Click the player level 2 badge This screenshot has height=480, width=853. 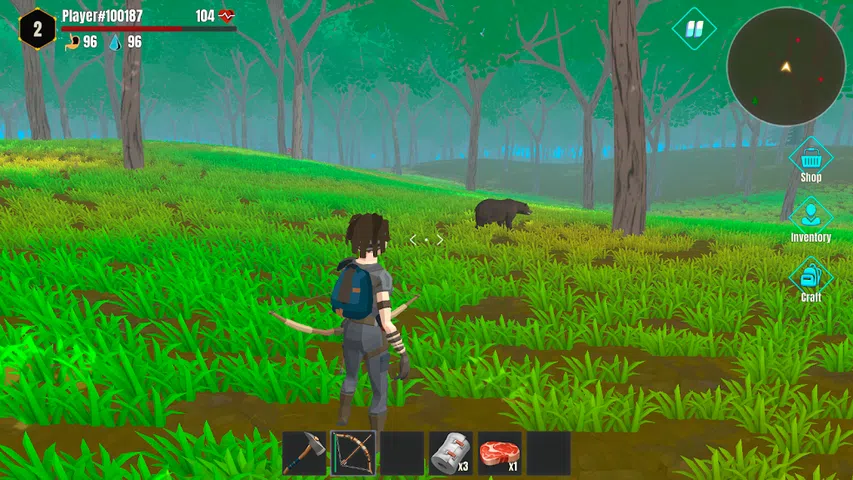[37, 28]
